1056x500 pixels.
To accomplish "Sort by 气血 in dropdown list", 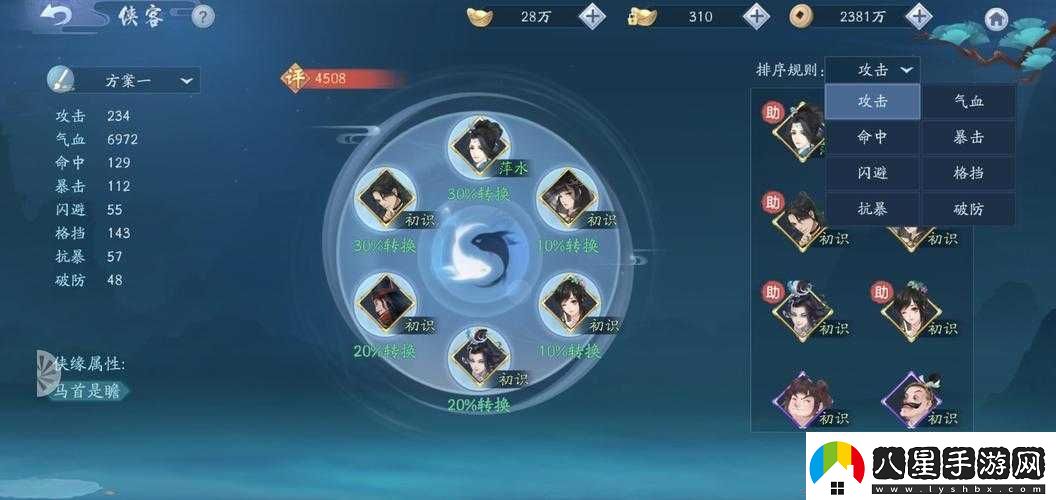I will coord(968,101).
